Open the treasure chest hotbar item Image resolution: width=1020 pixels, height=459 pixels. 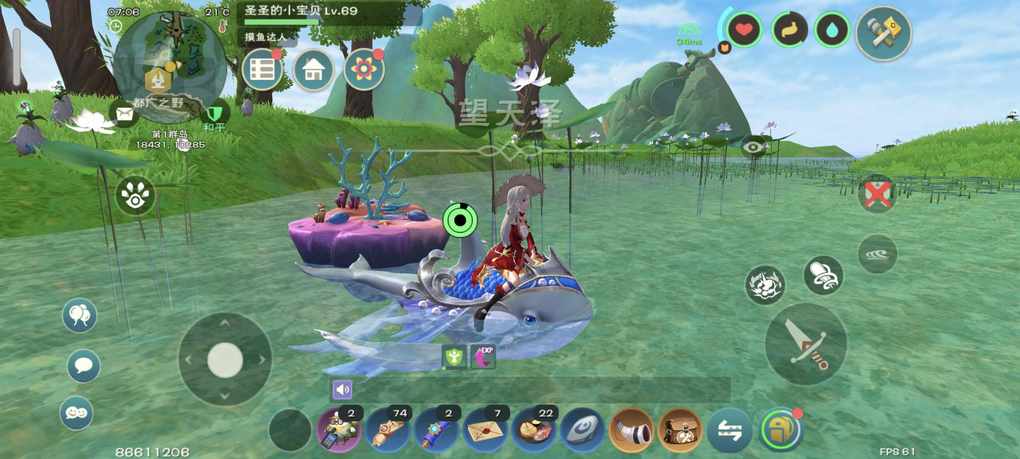pos(679,430)
